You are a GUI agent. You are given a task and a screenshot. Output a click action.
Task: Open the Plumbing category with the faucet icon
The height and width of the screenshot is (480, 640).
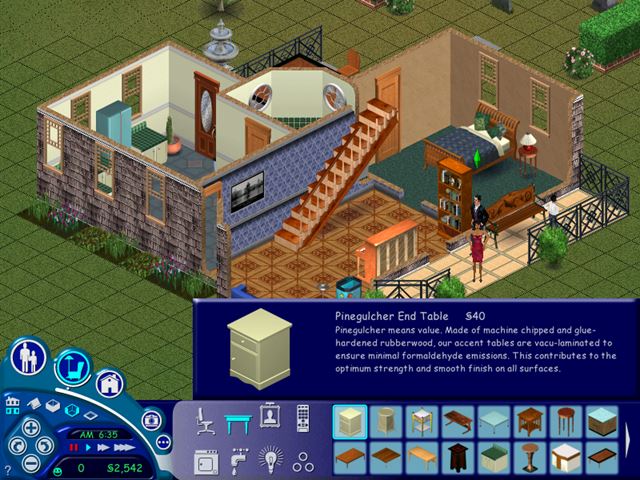point(237,460)
